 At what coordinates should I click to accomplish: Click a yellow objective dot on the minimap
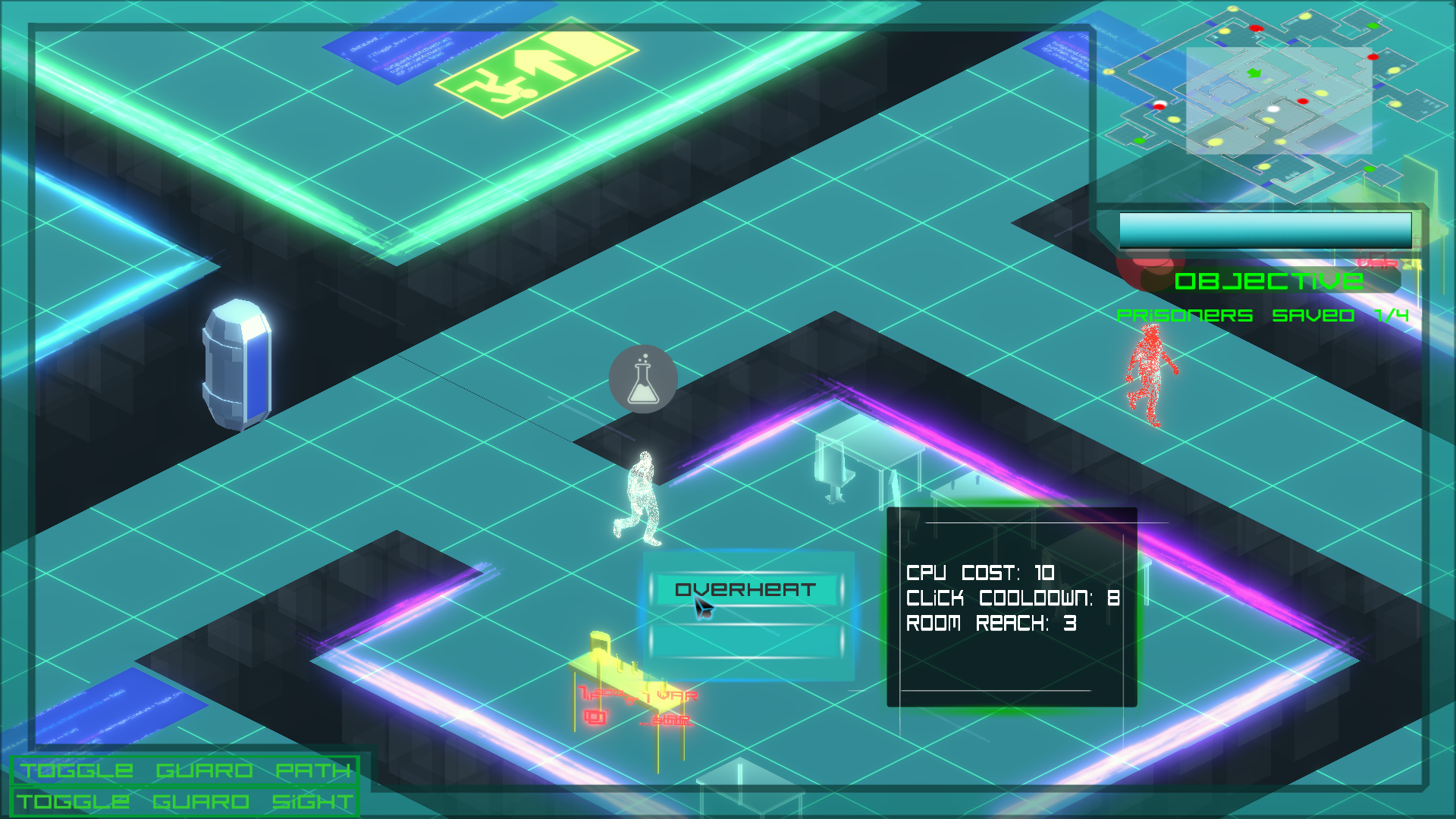(x=1321, y=93)
